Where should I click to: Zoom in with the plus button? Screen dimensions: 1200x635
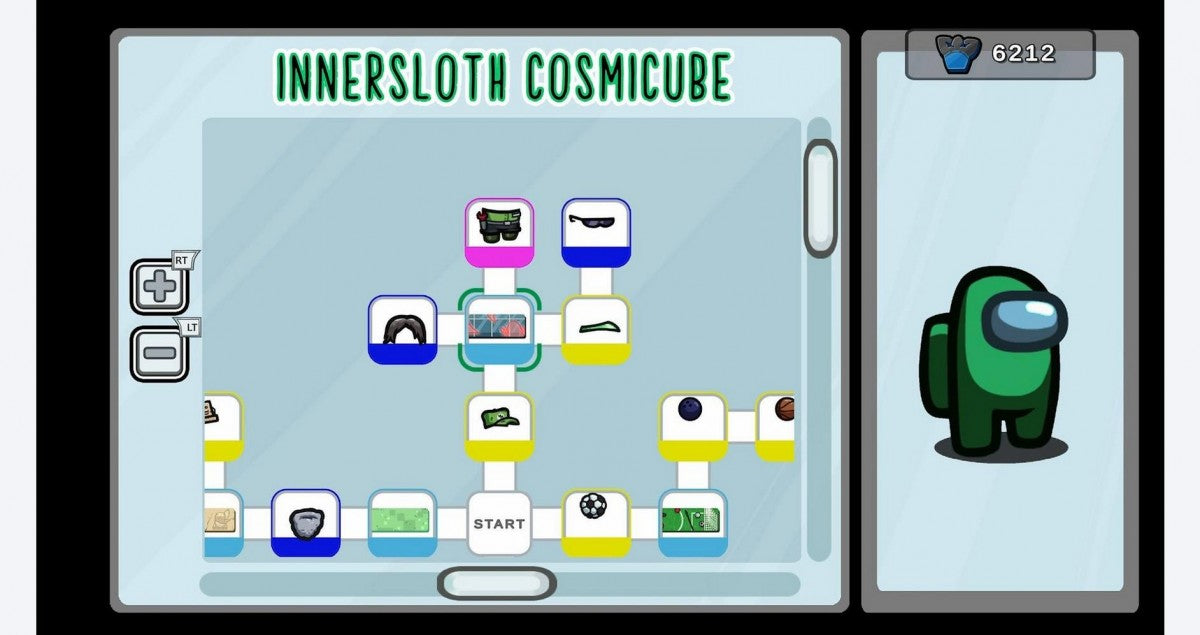click(159, 287)
